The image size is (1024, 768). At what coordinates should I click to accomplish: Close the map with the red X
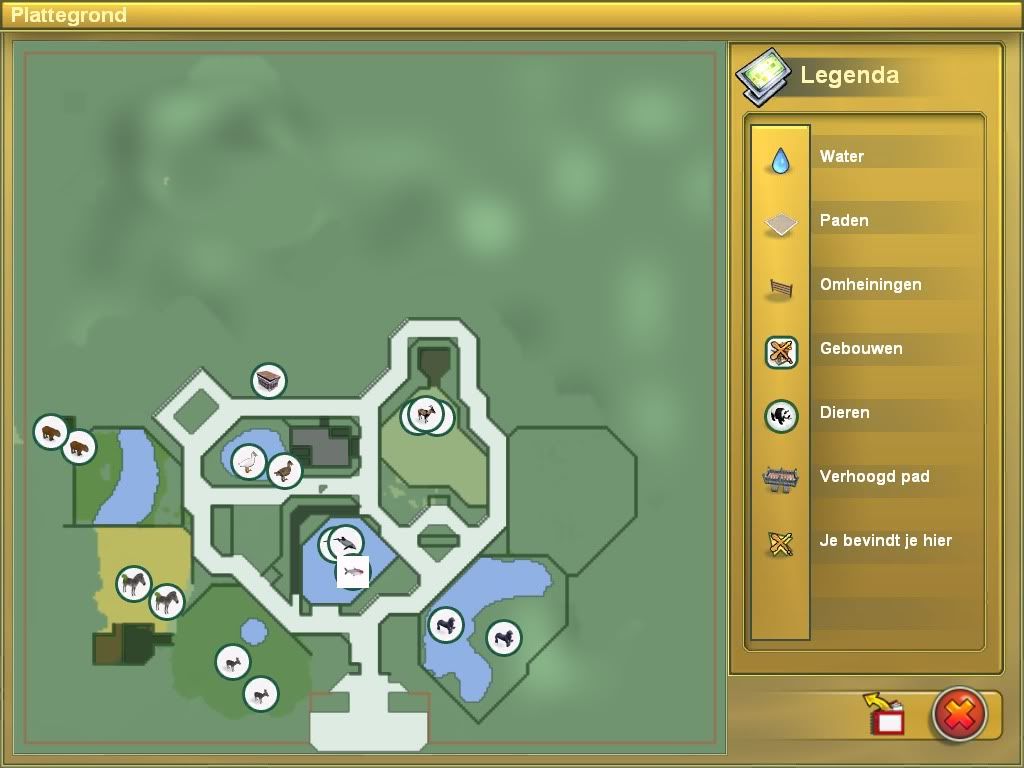[x=959, y=714]
